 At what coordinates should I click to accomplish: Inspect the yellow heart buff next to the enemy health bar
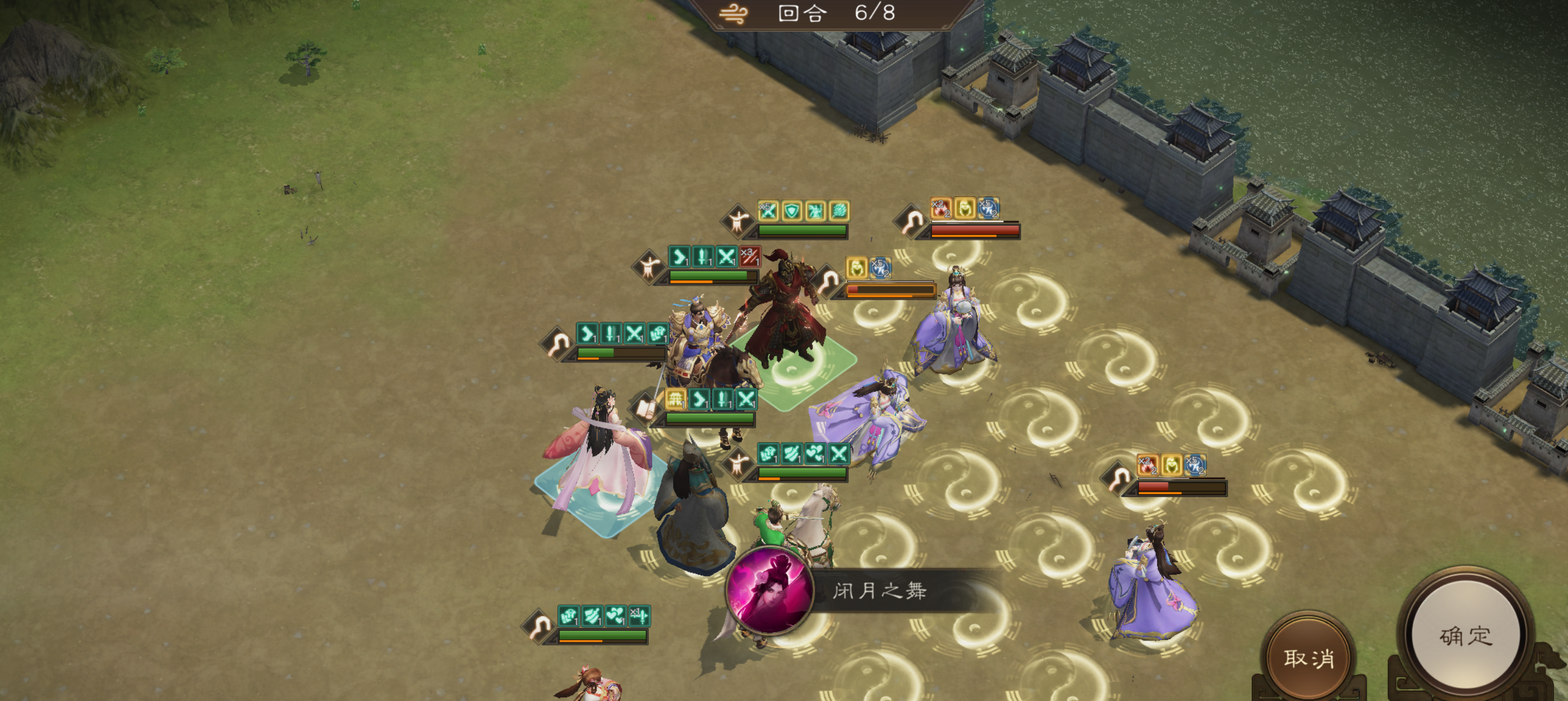pyautogui.click(x=856, y=269)
